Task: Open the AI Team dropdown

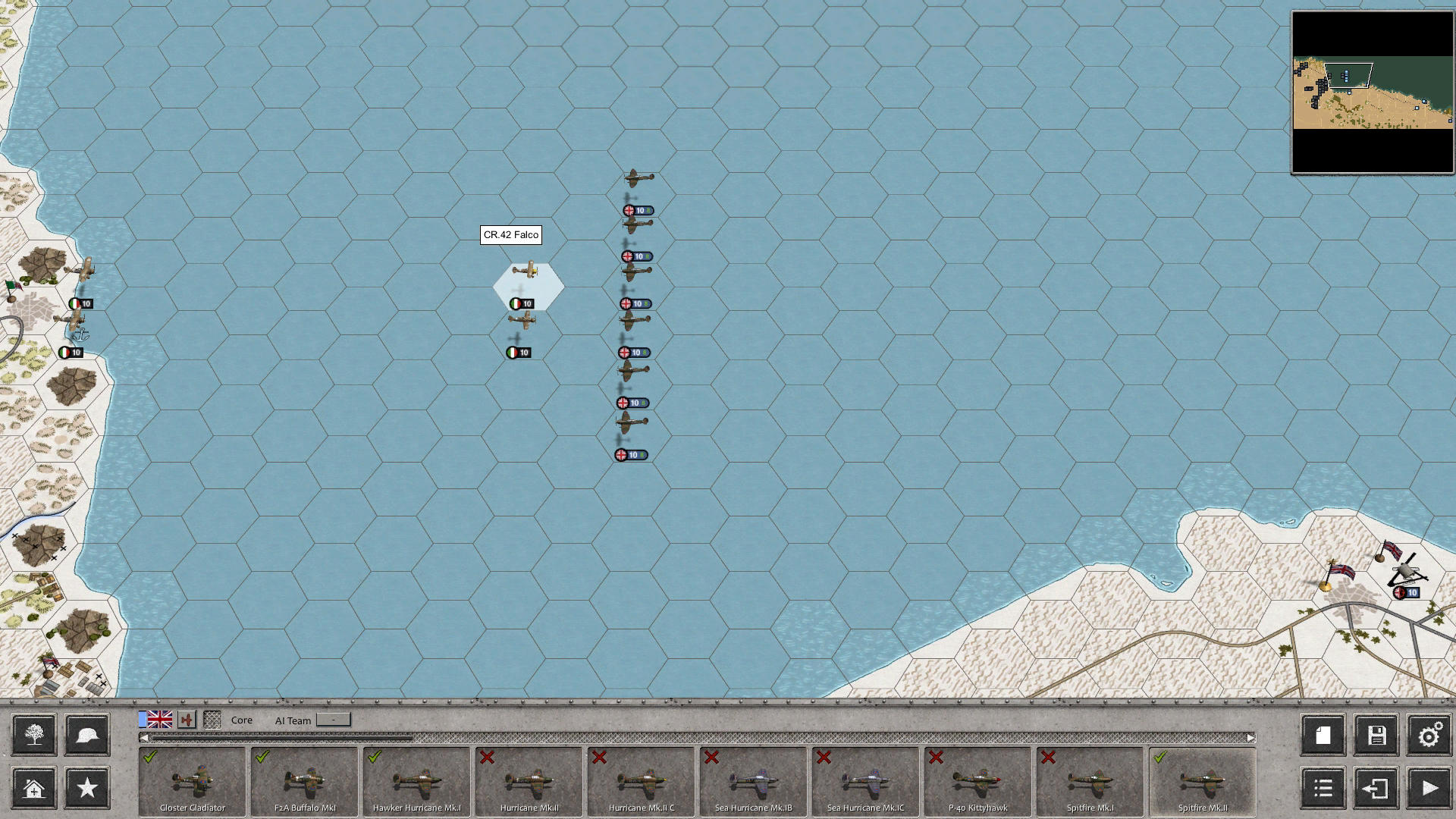Action: point(334,720)
